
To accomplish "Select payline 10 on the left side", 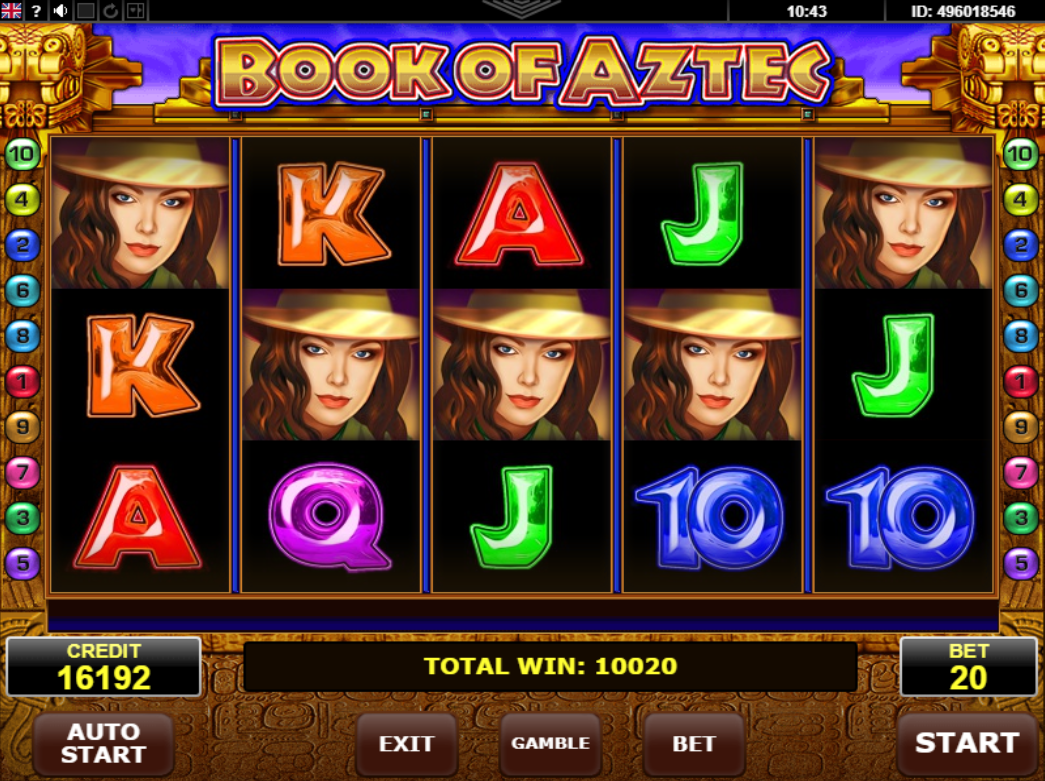I will 21,154.
